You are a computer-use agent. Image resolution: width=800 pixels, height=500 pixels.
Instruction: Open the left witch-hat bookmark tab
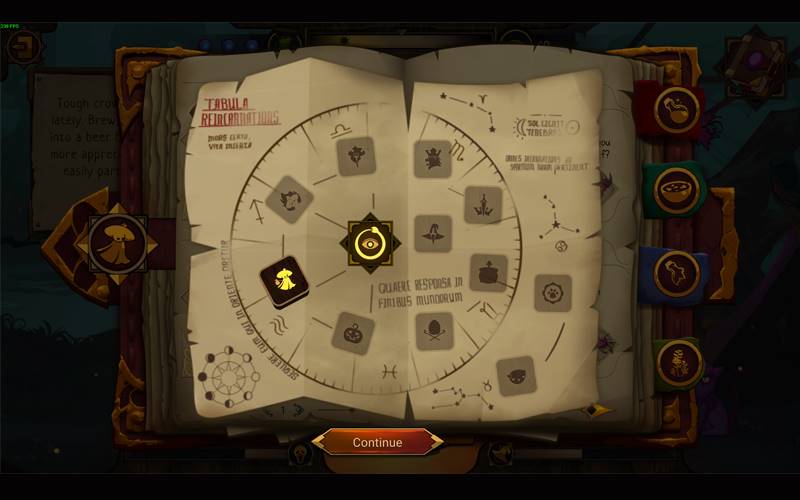[118, 241]
